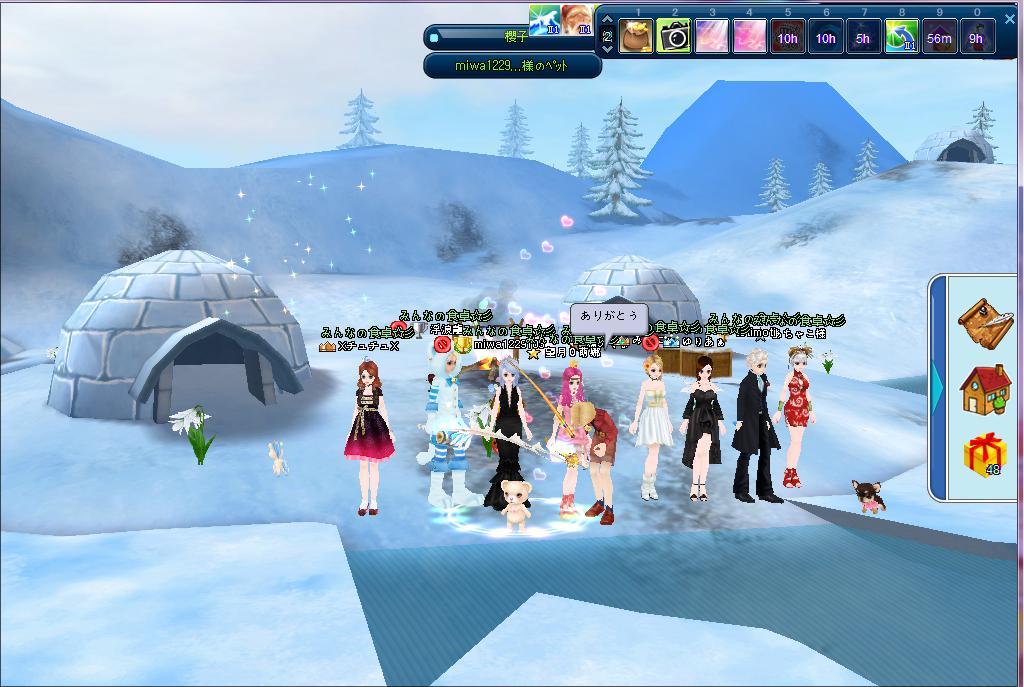Click the blue-green sparkle buff icon

pyautogui.click(x=545, y=20)
